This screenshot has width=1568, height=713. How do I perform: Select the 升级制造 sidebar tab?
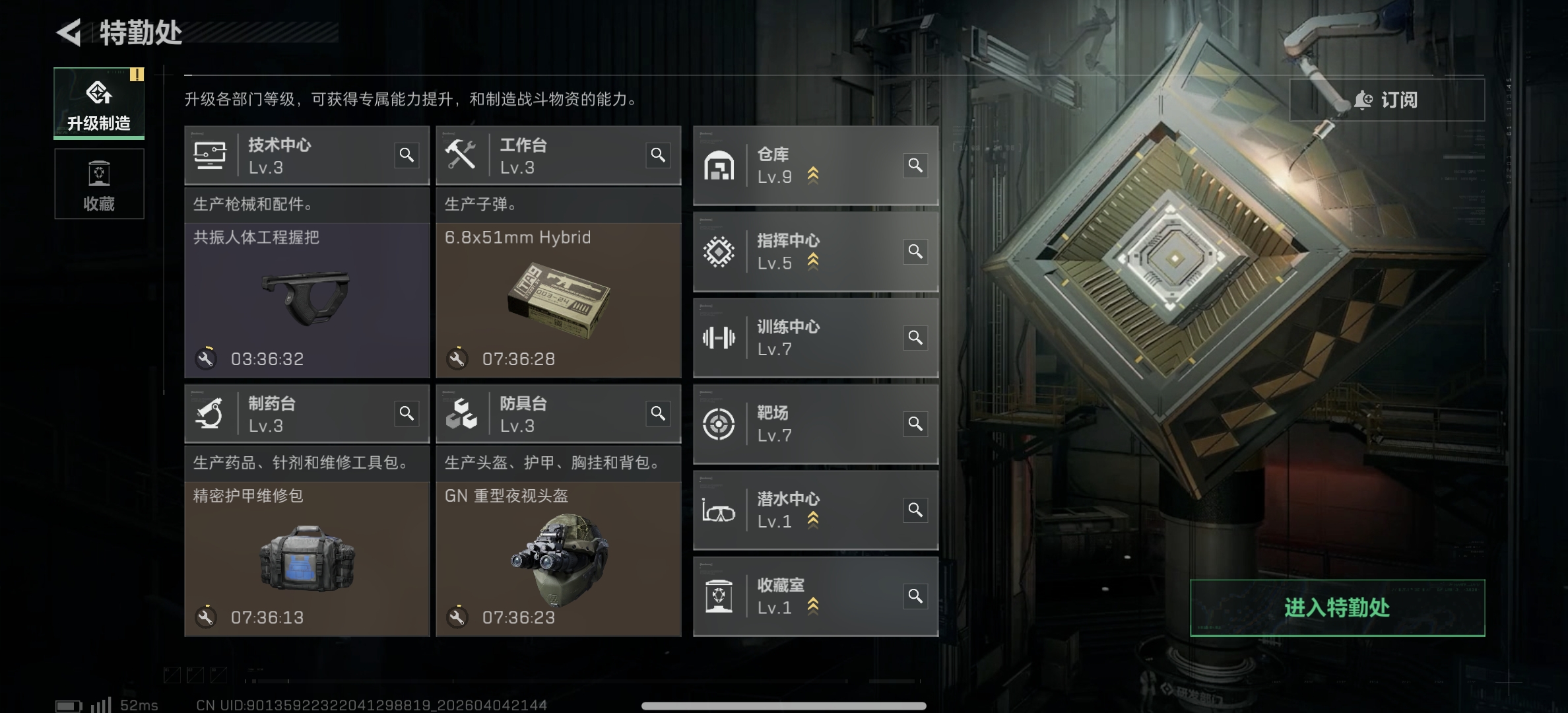(99, 102)
